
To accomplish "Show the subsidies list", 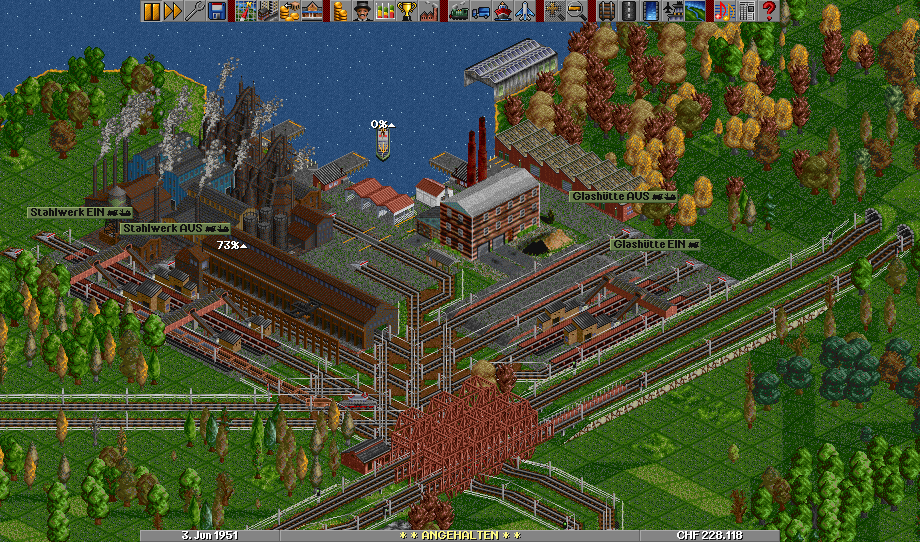I will (x=290, y=11).
